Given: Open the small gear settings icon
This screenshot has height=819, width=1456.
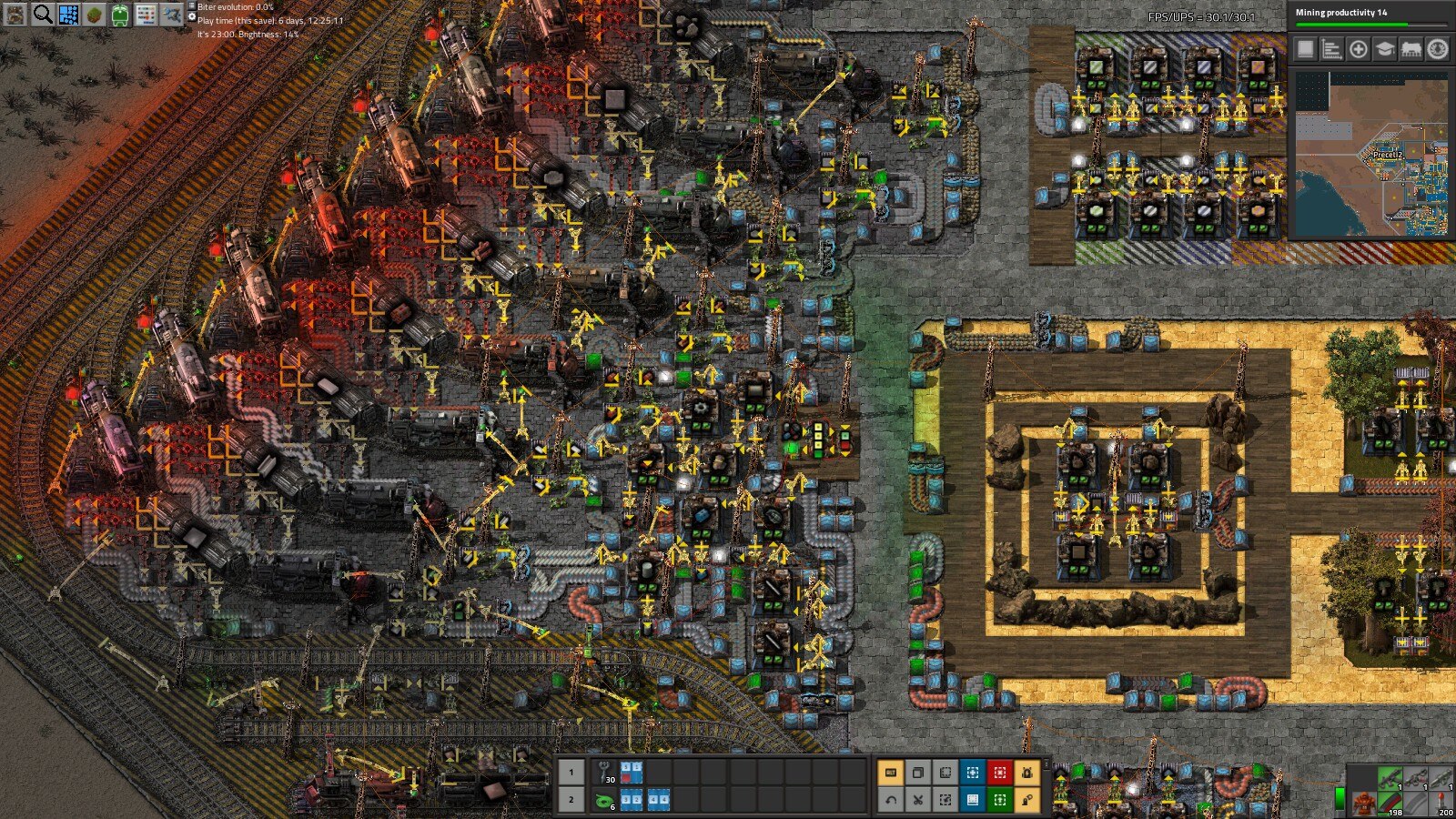Looking at the screenshot, I should point(1437,49).
